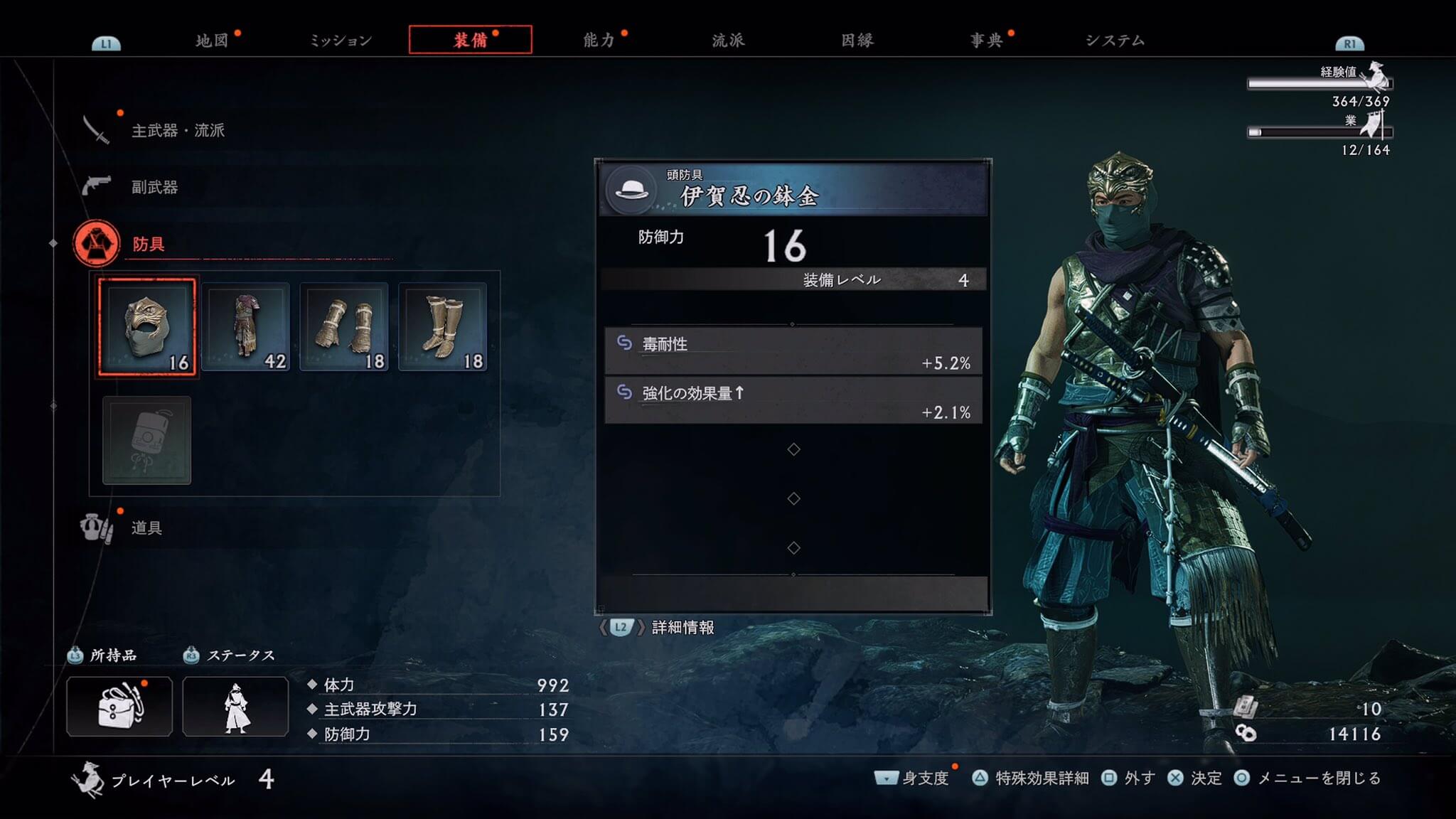Select the helmet slot with defense 16
This screenshot has height=819, width=1456.
147,327
